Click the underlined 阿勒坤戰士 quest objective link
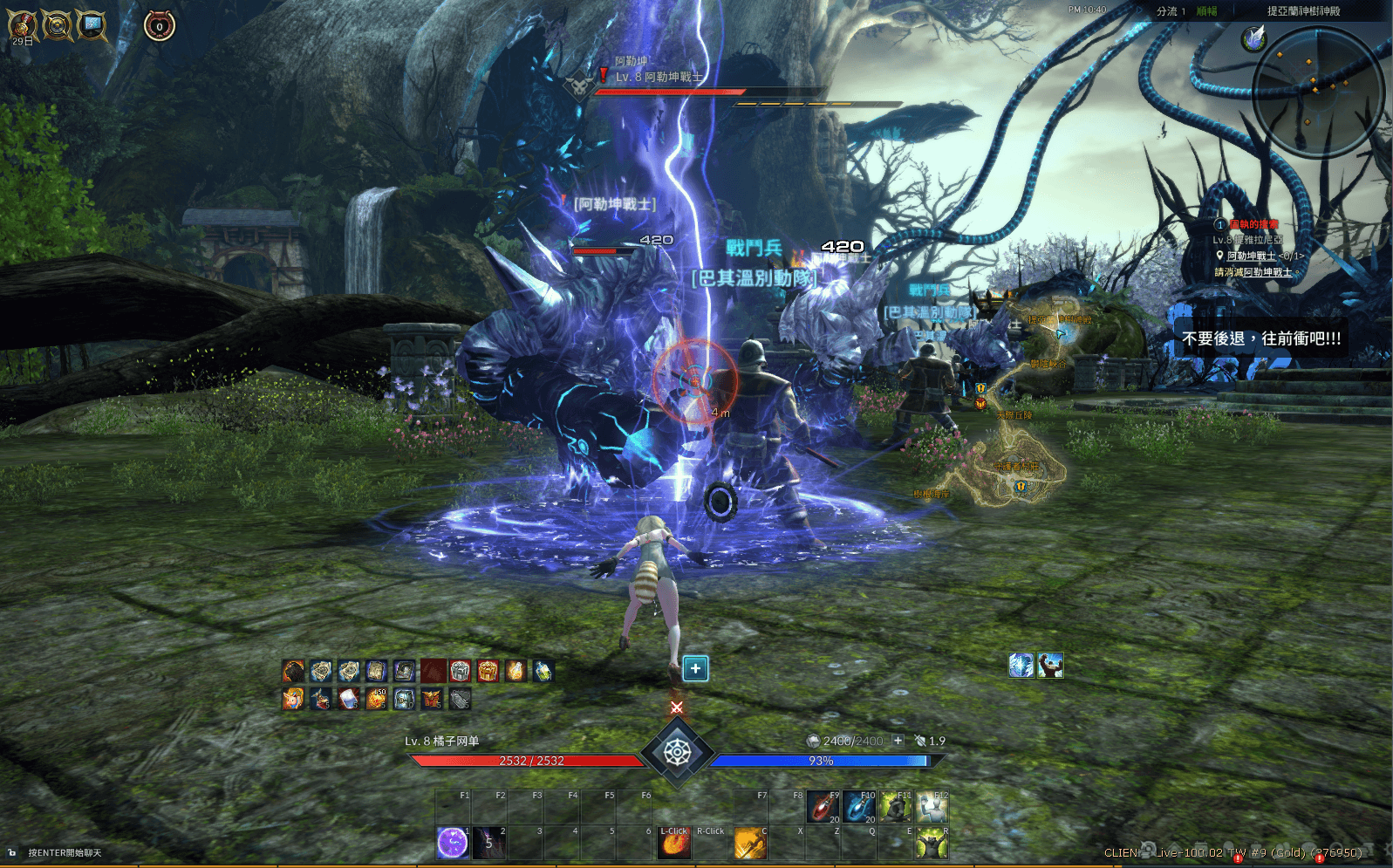Image resolution: width=1393 pixels, height=868 pixels. click(1251, 256)
